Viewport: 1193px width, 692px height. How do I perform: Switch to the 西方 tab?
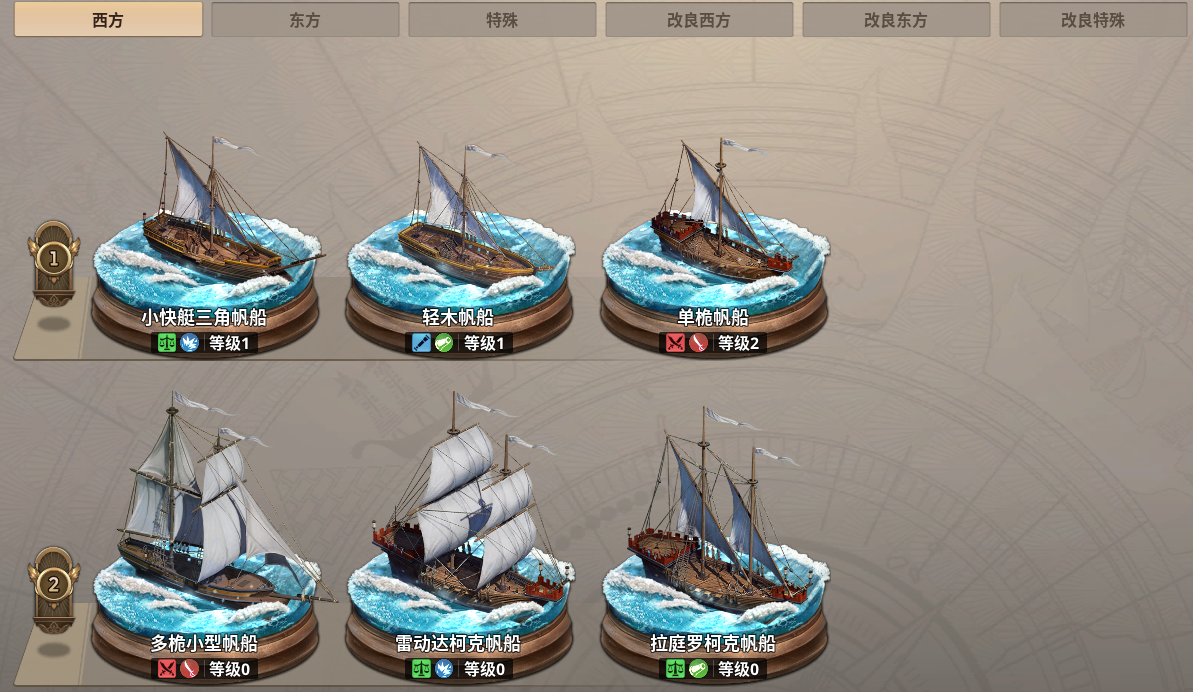(x=108, y=20)
